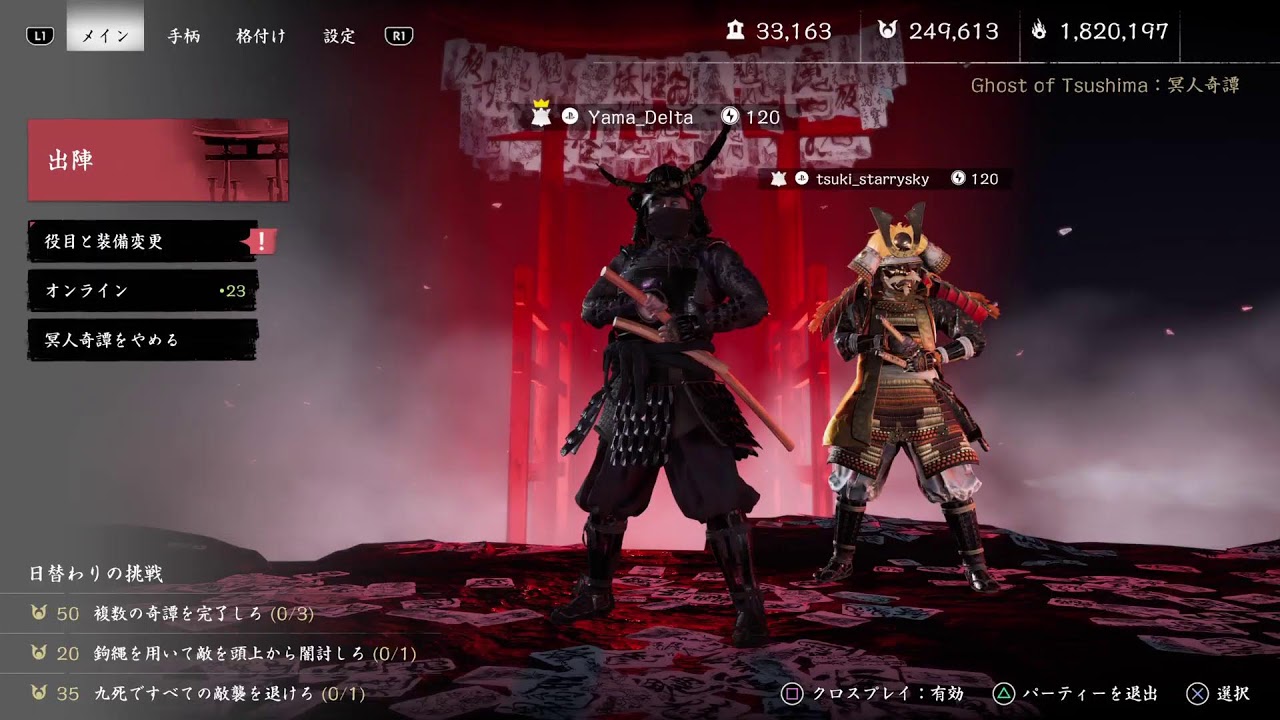Click the honor shrine icon showing 33,163
This screenshot has height=720, width=1280.
point(736,31)
